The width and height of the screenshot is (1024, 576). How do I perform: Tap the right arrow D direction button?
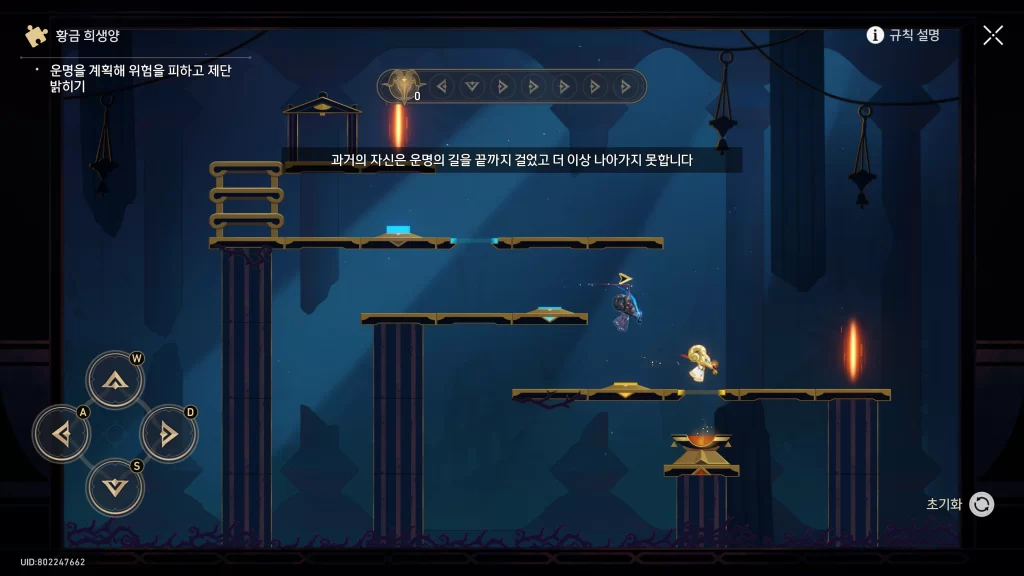click(x=168, y=434)
